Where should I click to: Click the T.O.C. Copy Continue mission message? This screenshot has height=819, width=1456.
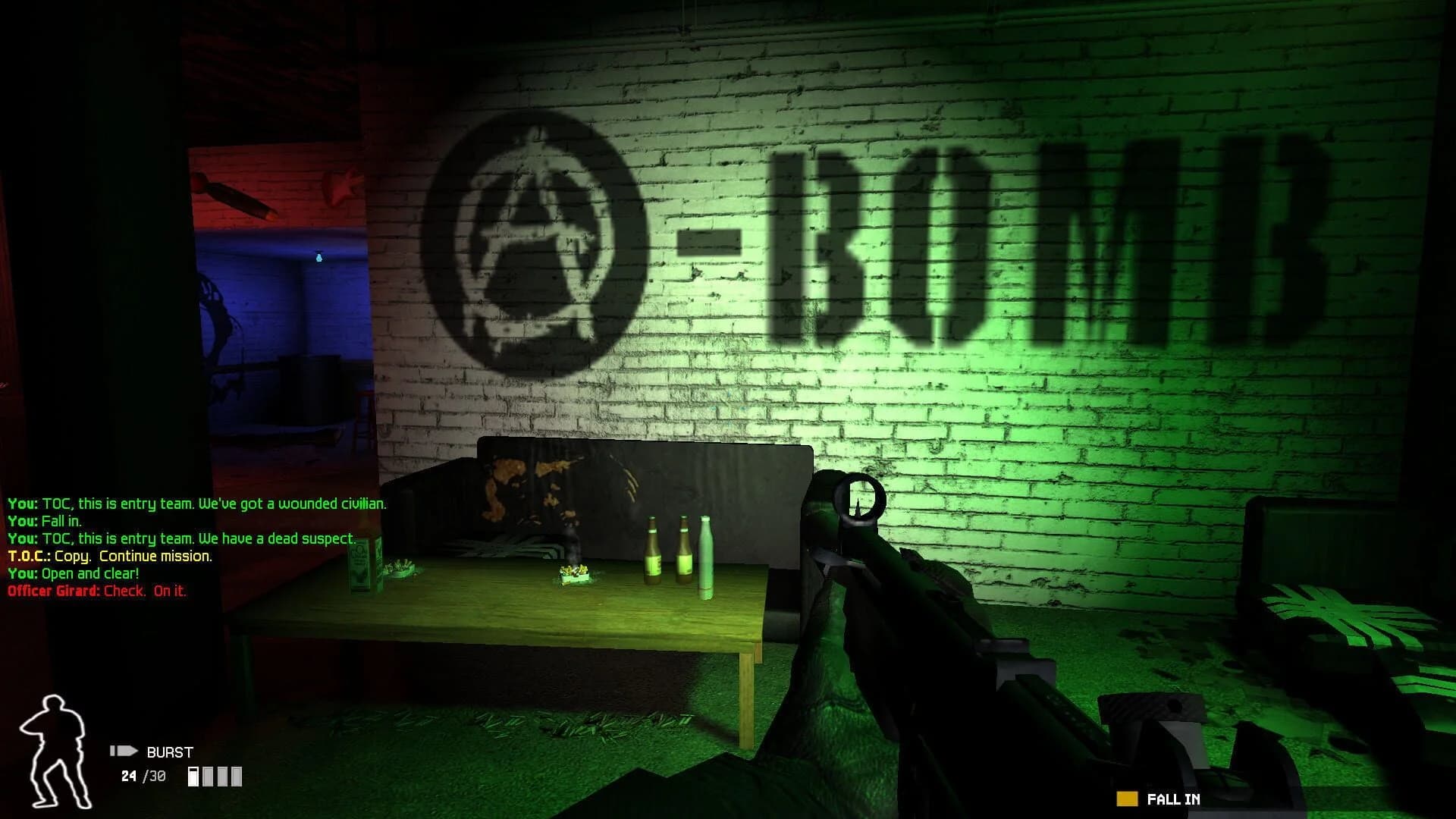coord(110,556)
